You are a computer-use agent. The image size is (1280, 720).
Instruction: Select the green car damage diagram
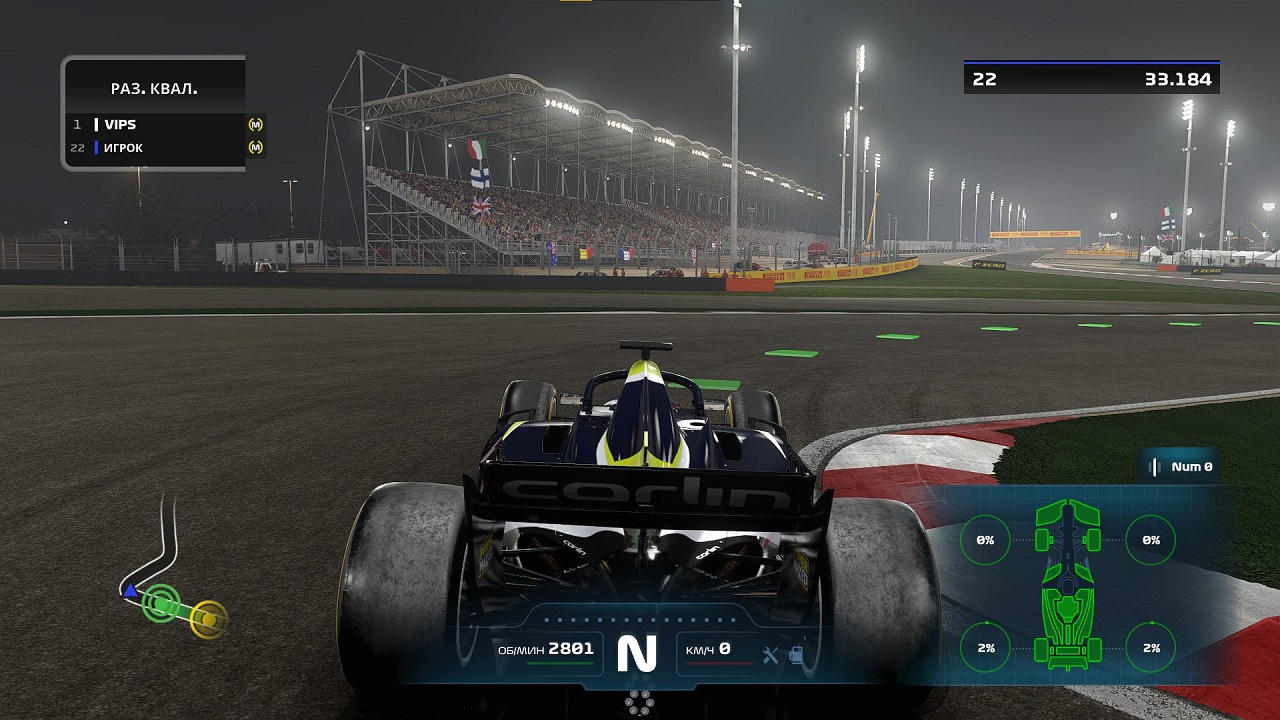click(x=1066, y=585)
